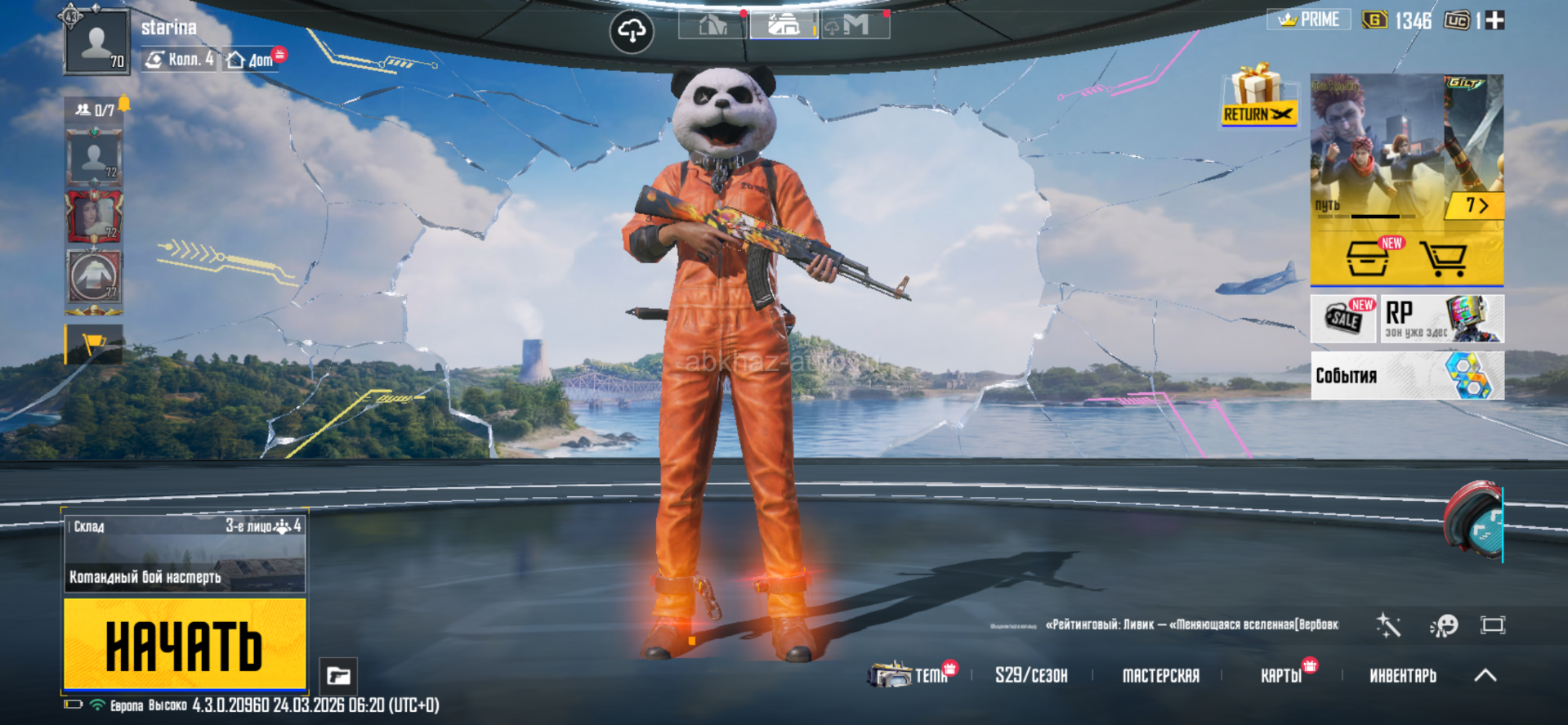Open the КАРТЫ maps menu
The width and height of the screenshot is (1568, 725).
tap(1281, 675)
